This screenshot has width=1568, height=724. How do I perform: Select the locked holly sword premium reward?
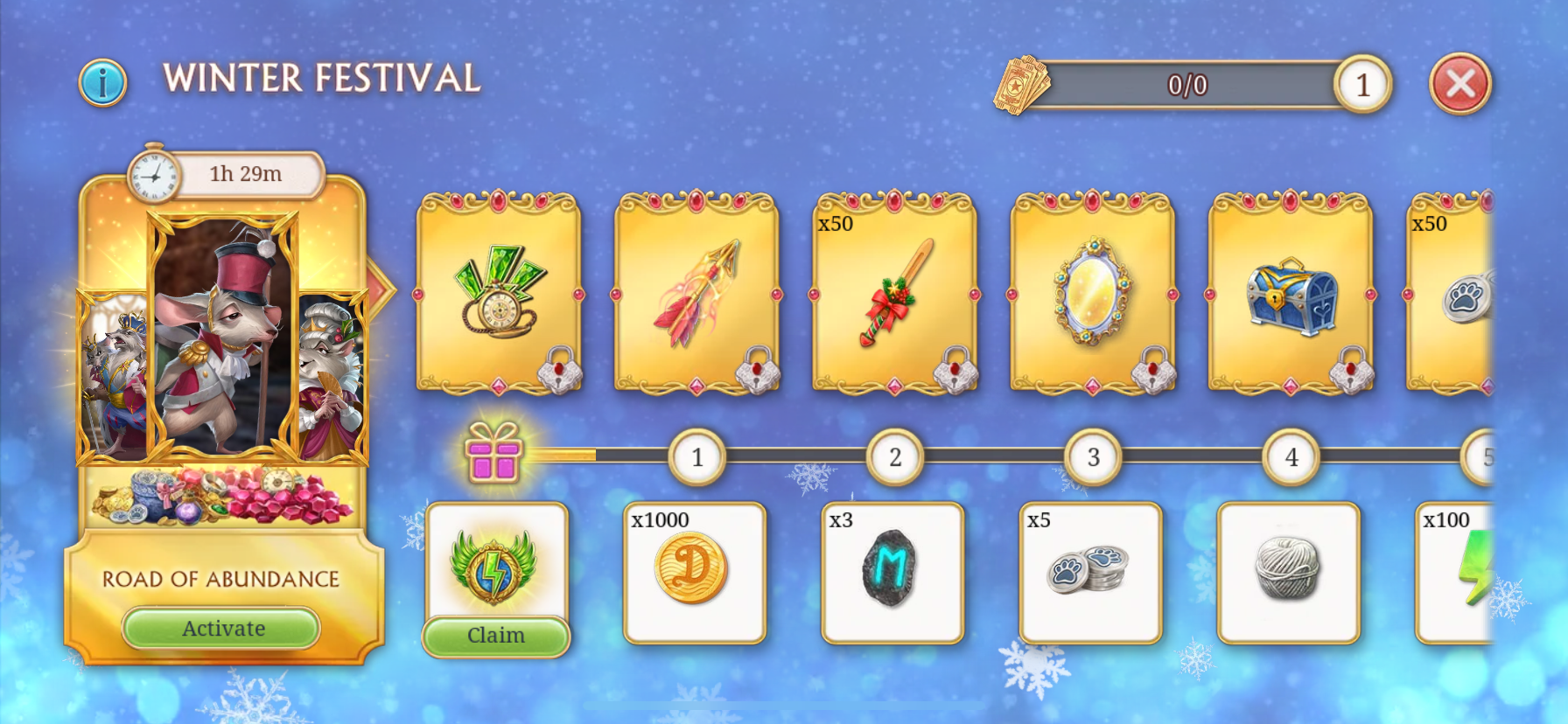pos(894,293)
